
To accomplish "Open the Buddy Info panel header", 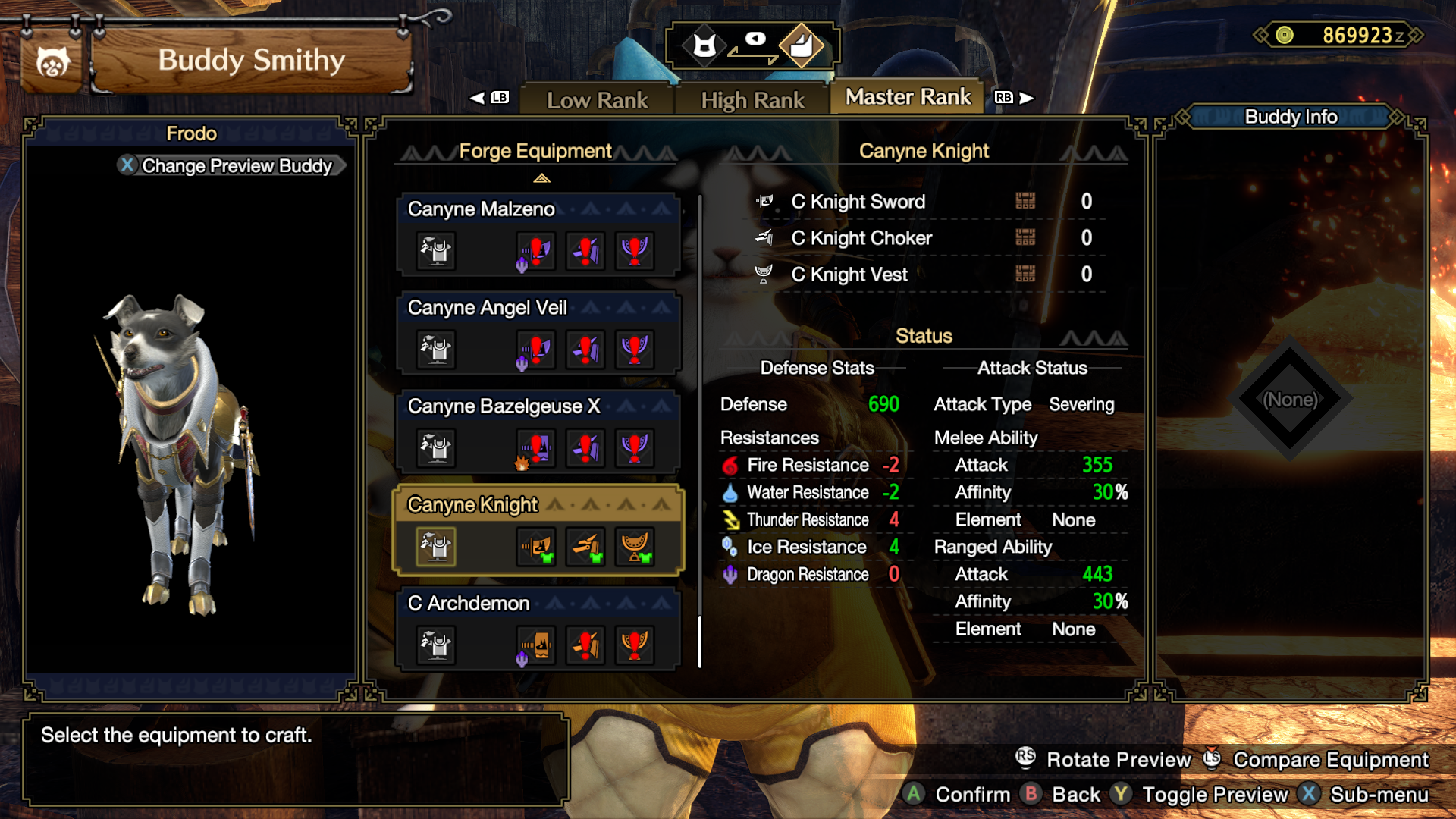I will (1290, 117).
